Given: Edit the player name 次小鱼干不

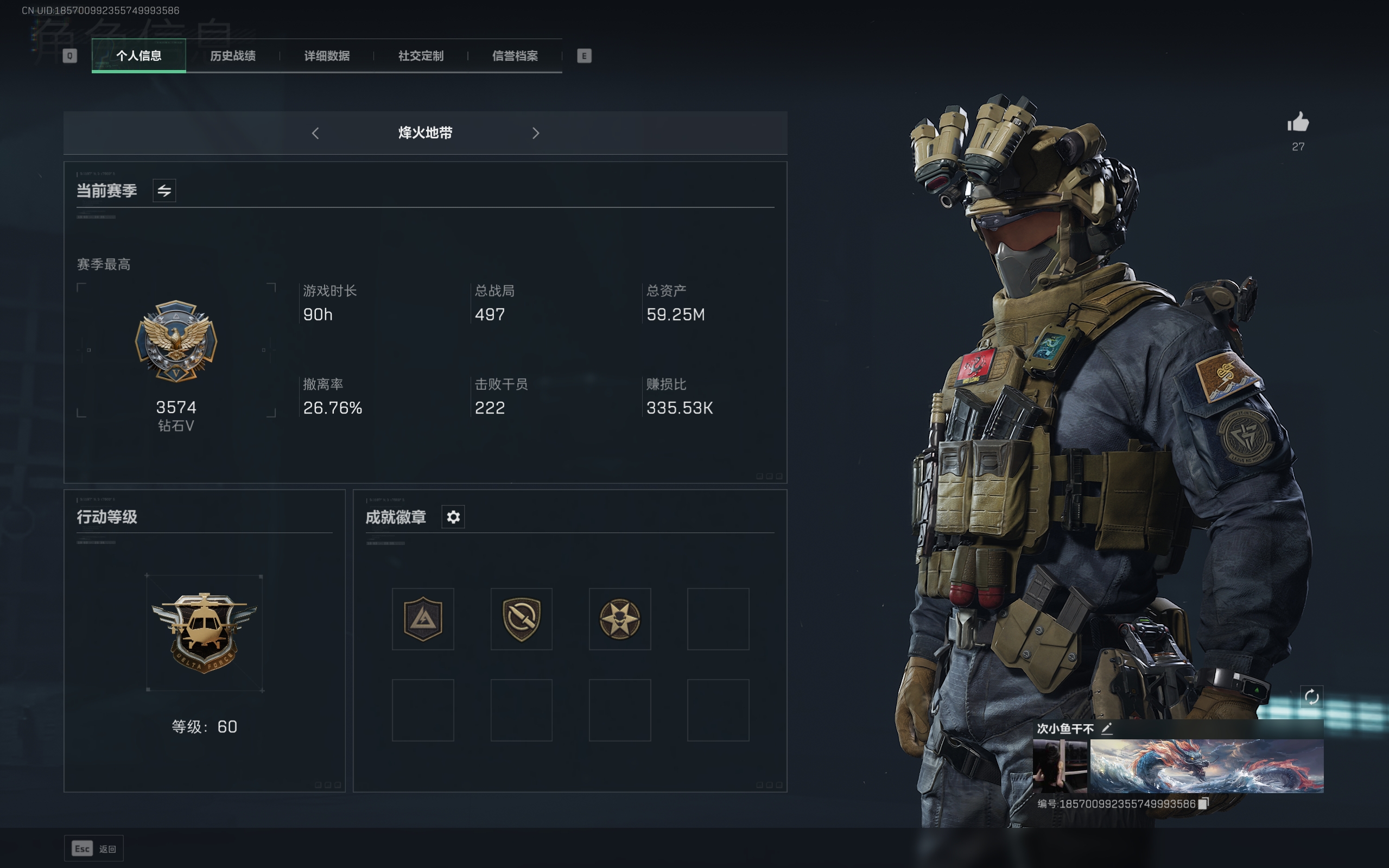Looking at the screenshot, I should (x=1107, y=728).
